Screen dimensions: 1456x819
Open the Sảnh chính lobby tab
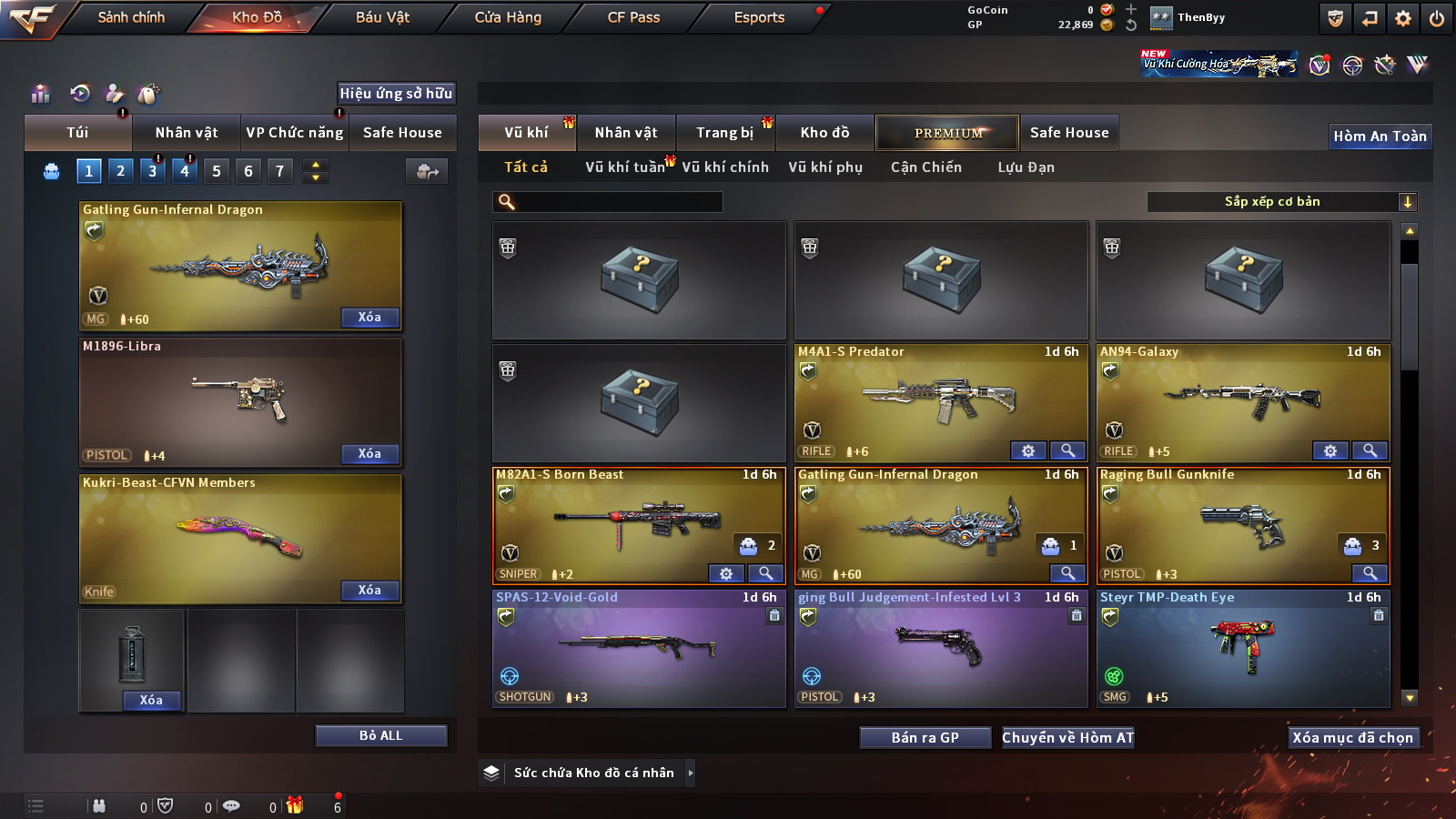pos(131,17)
